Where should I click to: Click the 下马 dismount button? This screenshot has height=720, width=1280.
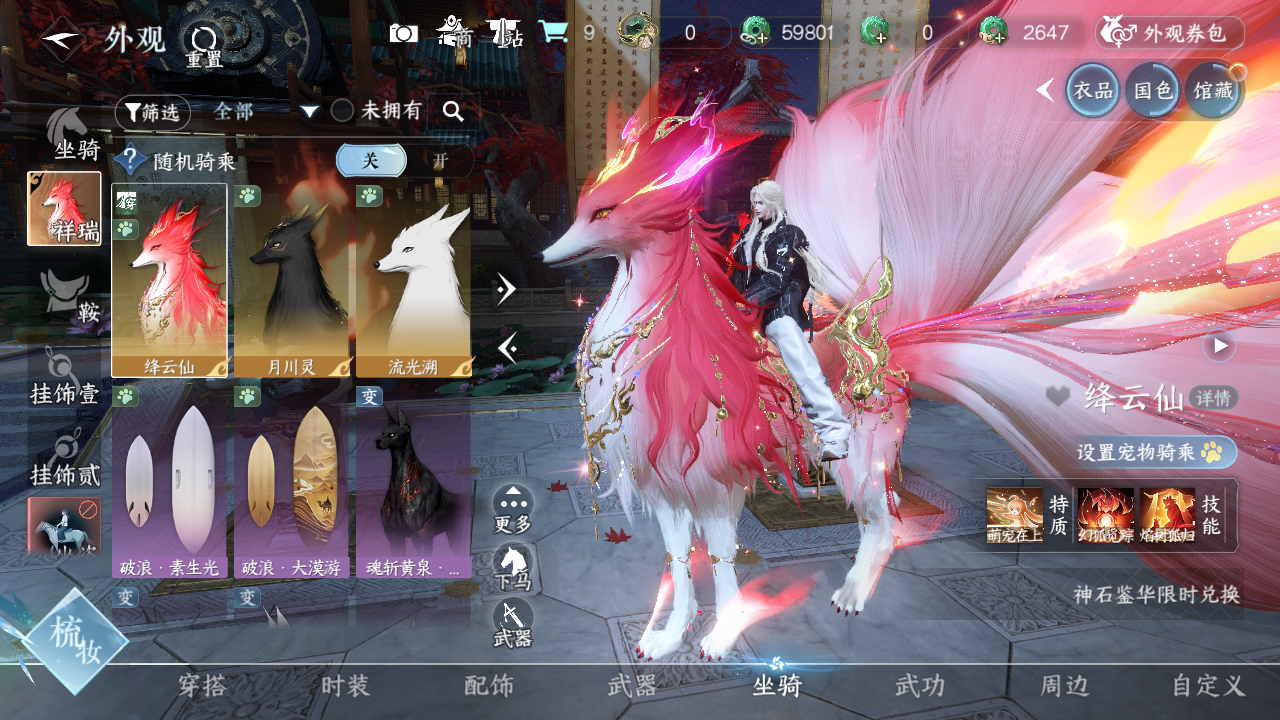point(513,567)
